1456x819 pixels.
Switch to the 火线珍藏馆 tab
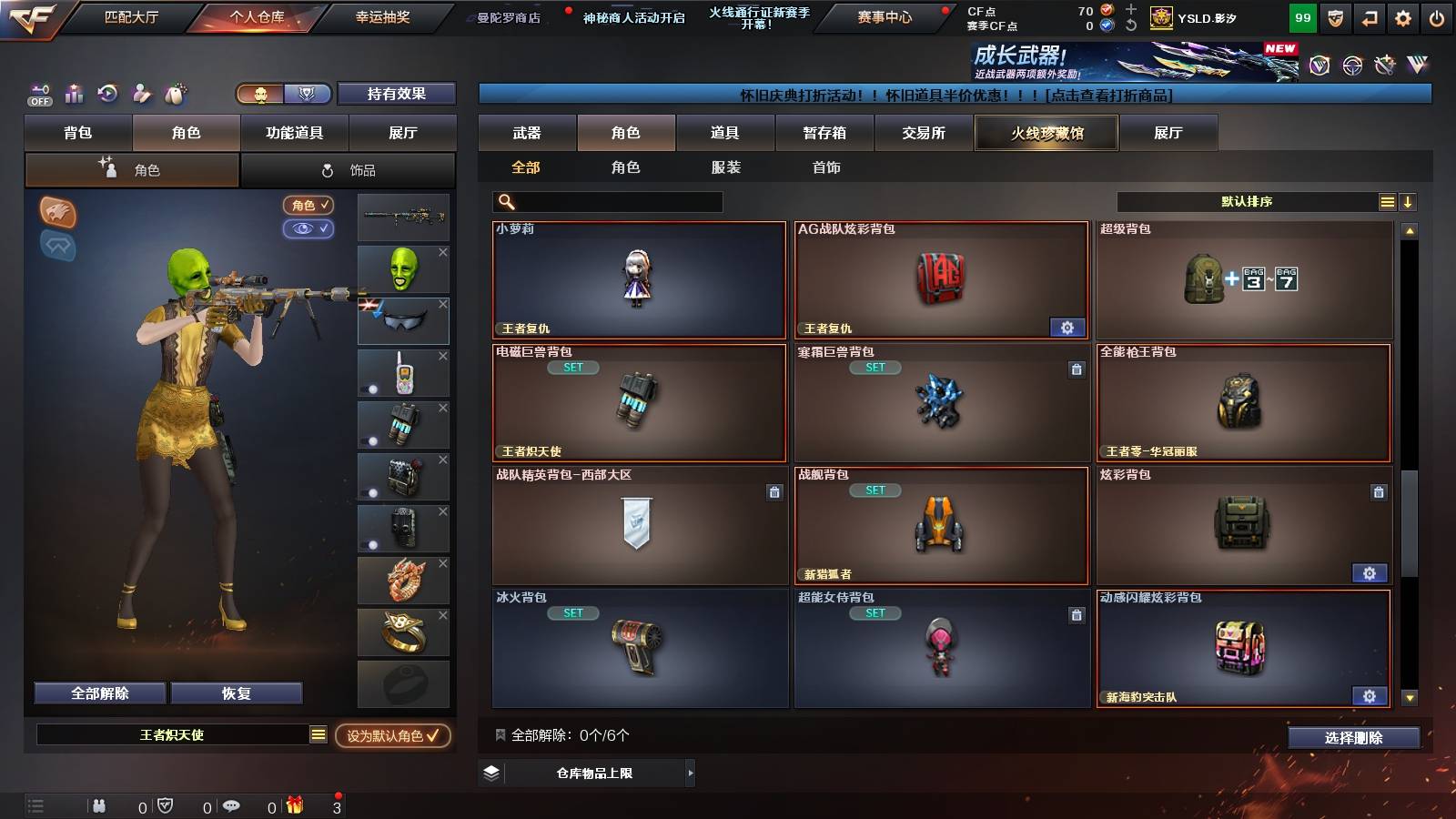1046,133
